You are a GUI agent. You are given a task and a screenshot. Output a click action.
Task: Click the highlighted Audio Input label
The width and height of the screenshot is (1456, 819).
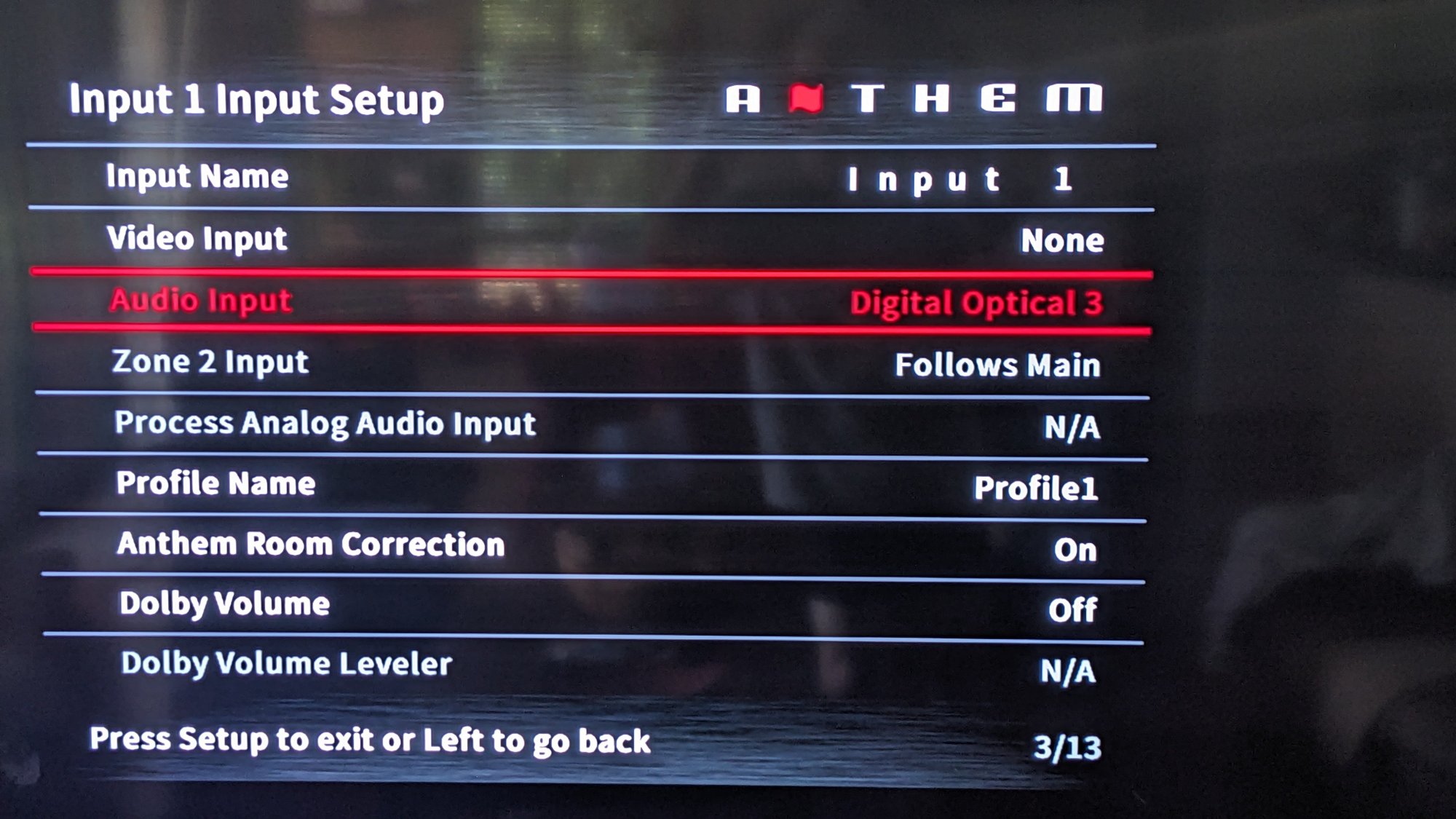pyautogui.click(x=200, y=301)
